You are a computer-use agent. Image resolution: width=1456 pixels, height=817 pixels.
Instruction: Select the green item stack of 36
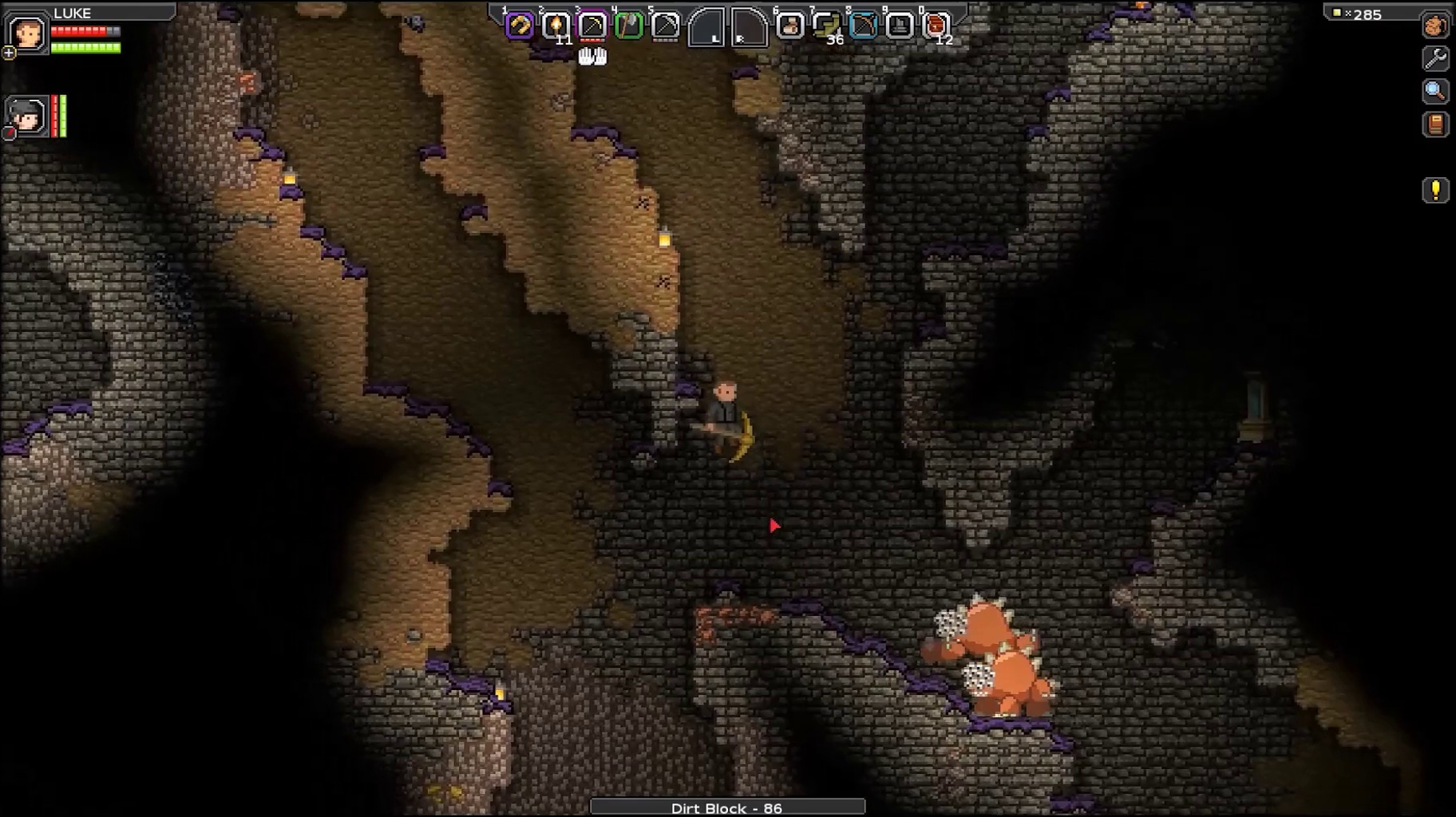click(826, 26)
